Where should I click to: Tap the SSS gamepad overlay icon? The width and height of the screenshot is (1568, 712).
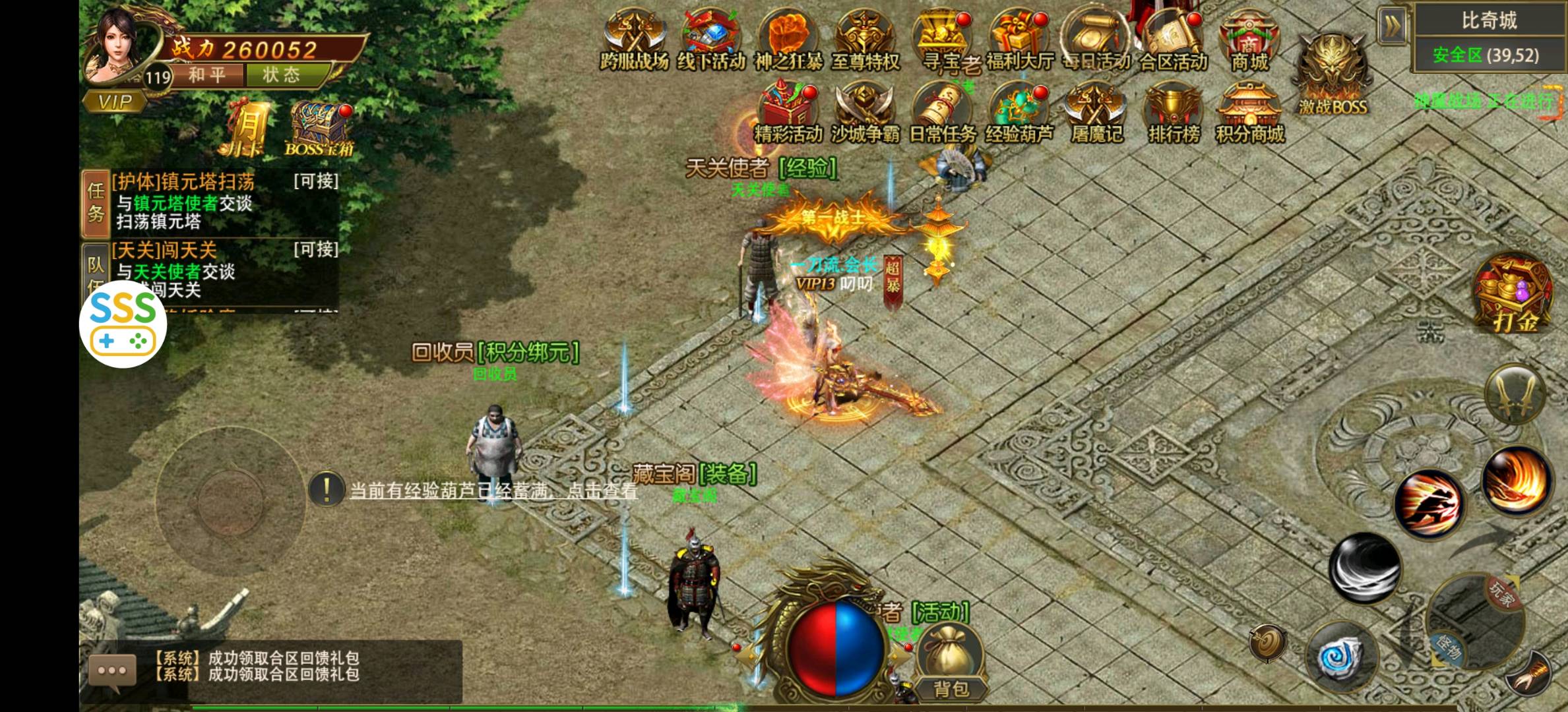(123, 324)
